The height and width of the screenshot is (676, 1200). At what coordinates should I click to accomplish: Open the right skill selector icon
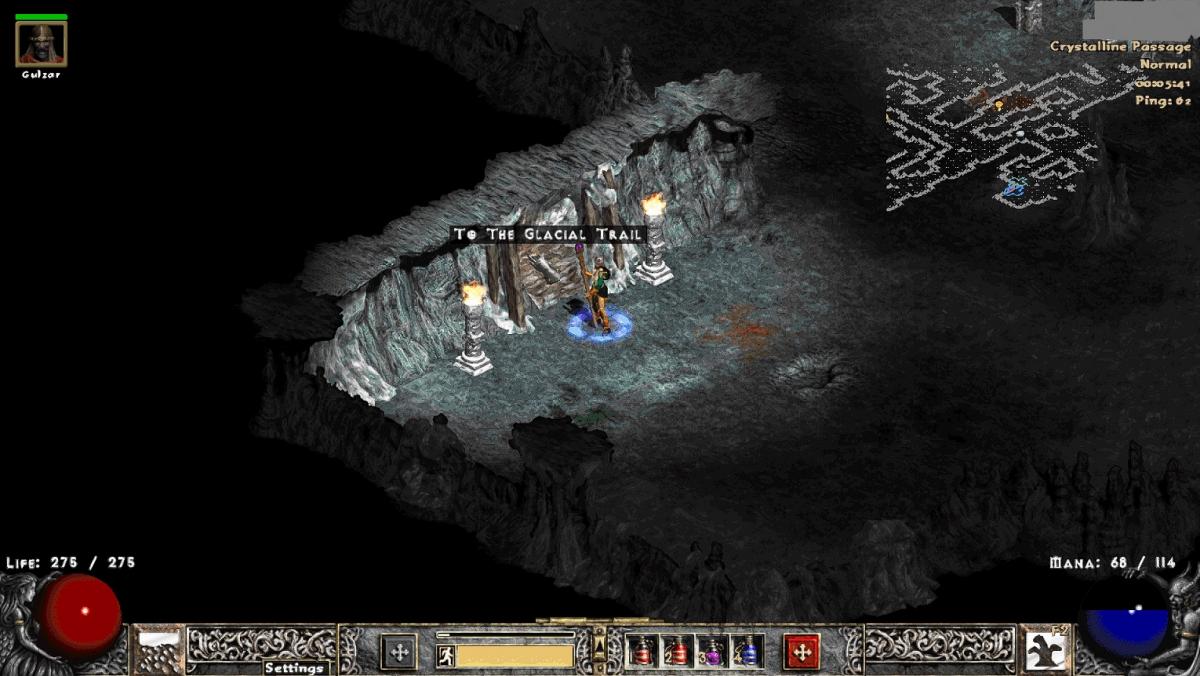[x=1044, y=649]
